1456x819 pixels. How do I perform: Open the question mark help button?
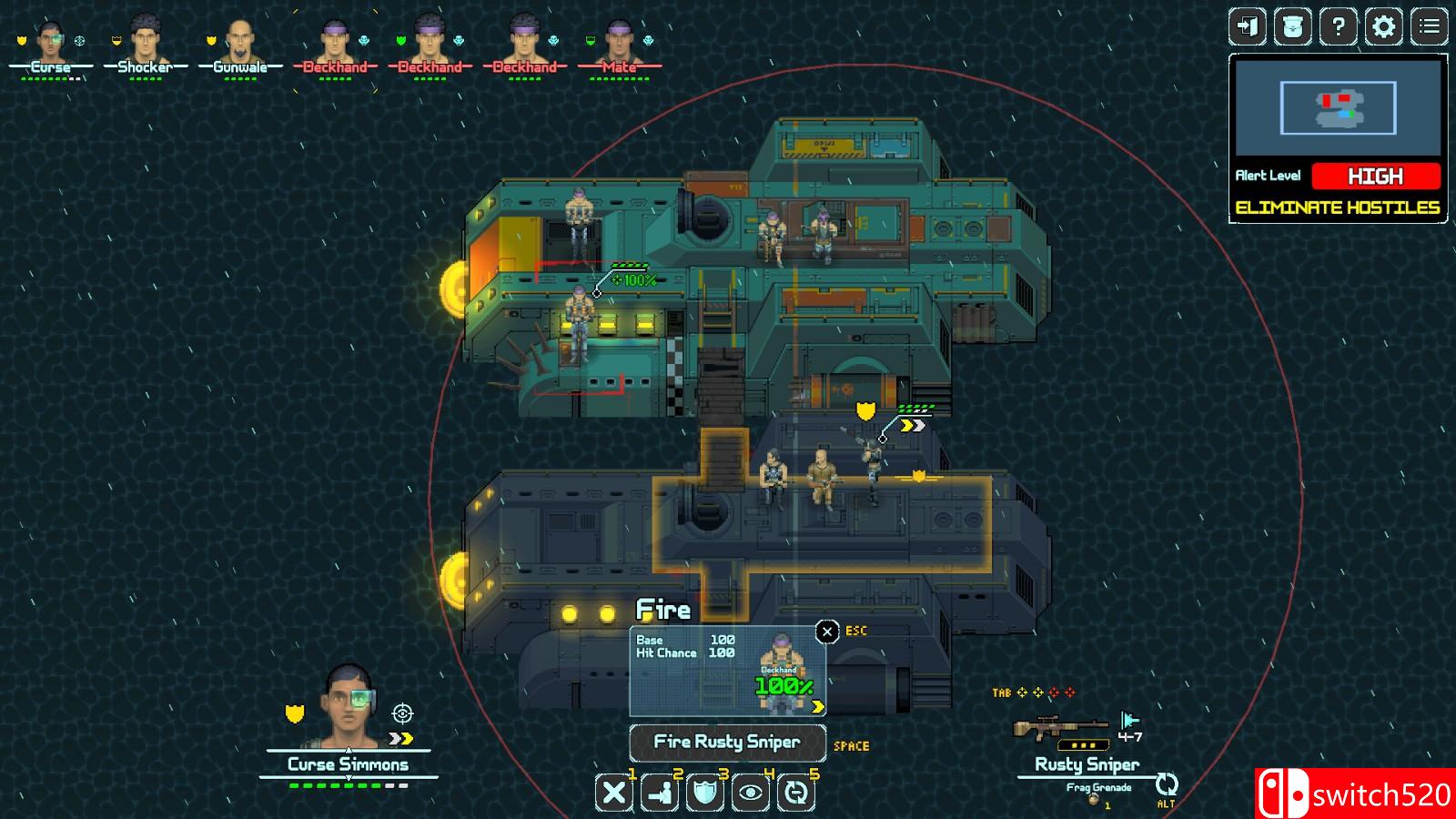pyautogui.click(x=1338, y=27)
